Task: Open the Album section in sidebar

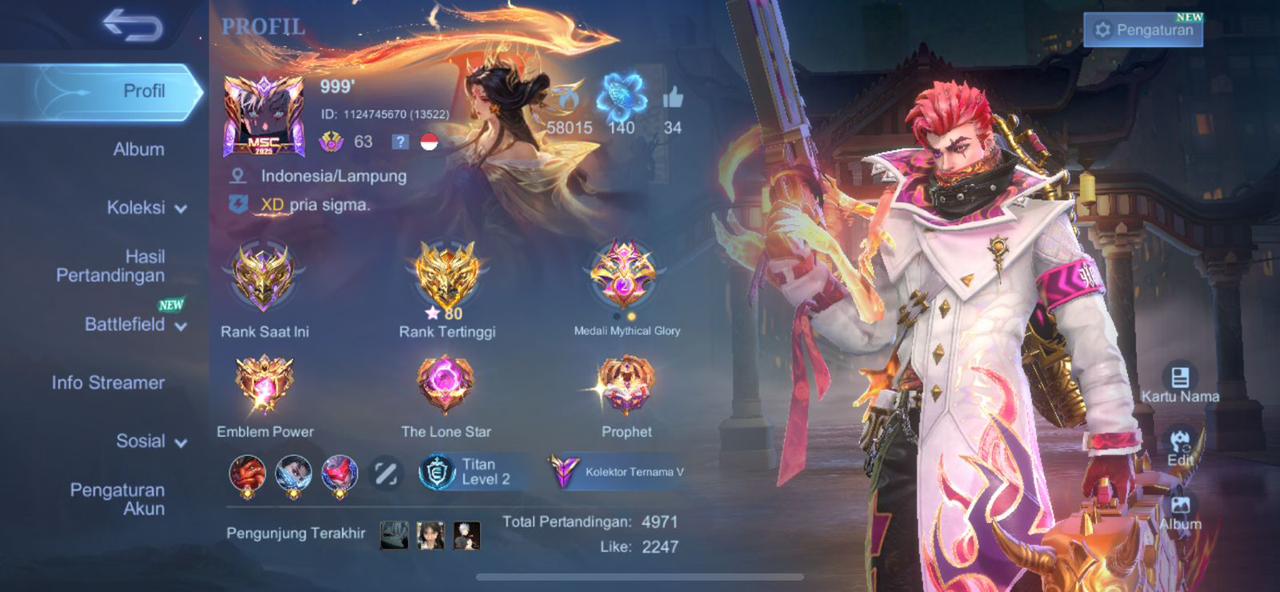Action: tap(138, 149)
